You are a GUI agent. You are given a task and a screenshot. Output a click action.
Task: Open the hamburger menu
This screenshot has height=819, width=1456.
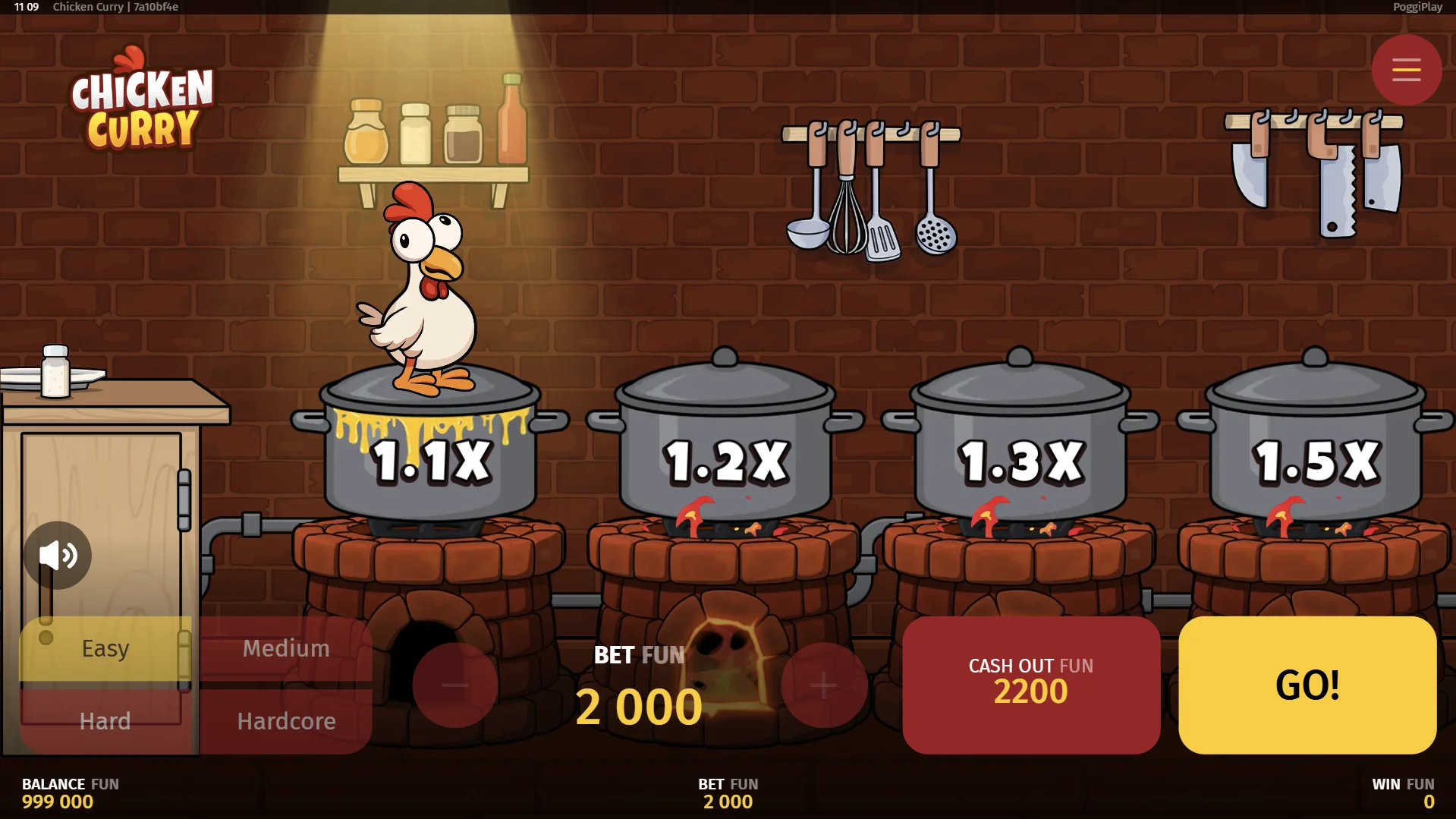(1406, 70)
